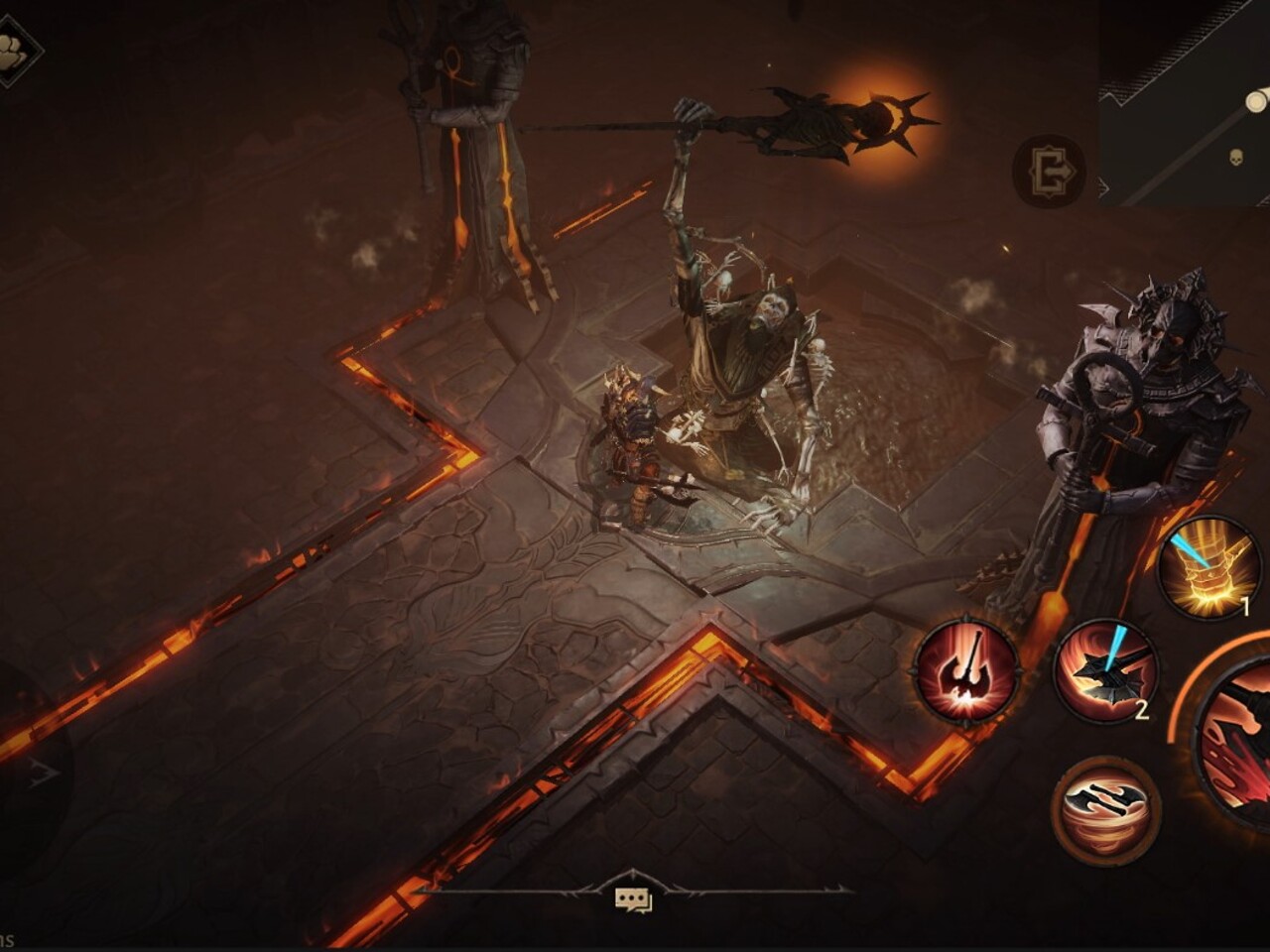Open the minimap
The image size is (1270, 952).
click(x=1185, y=103)
